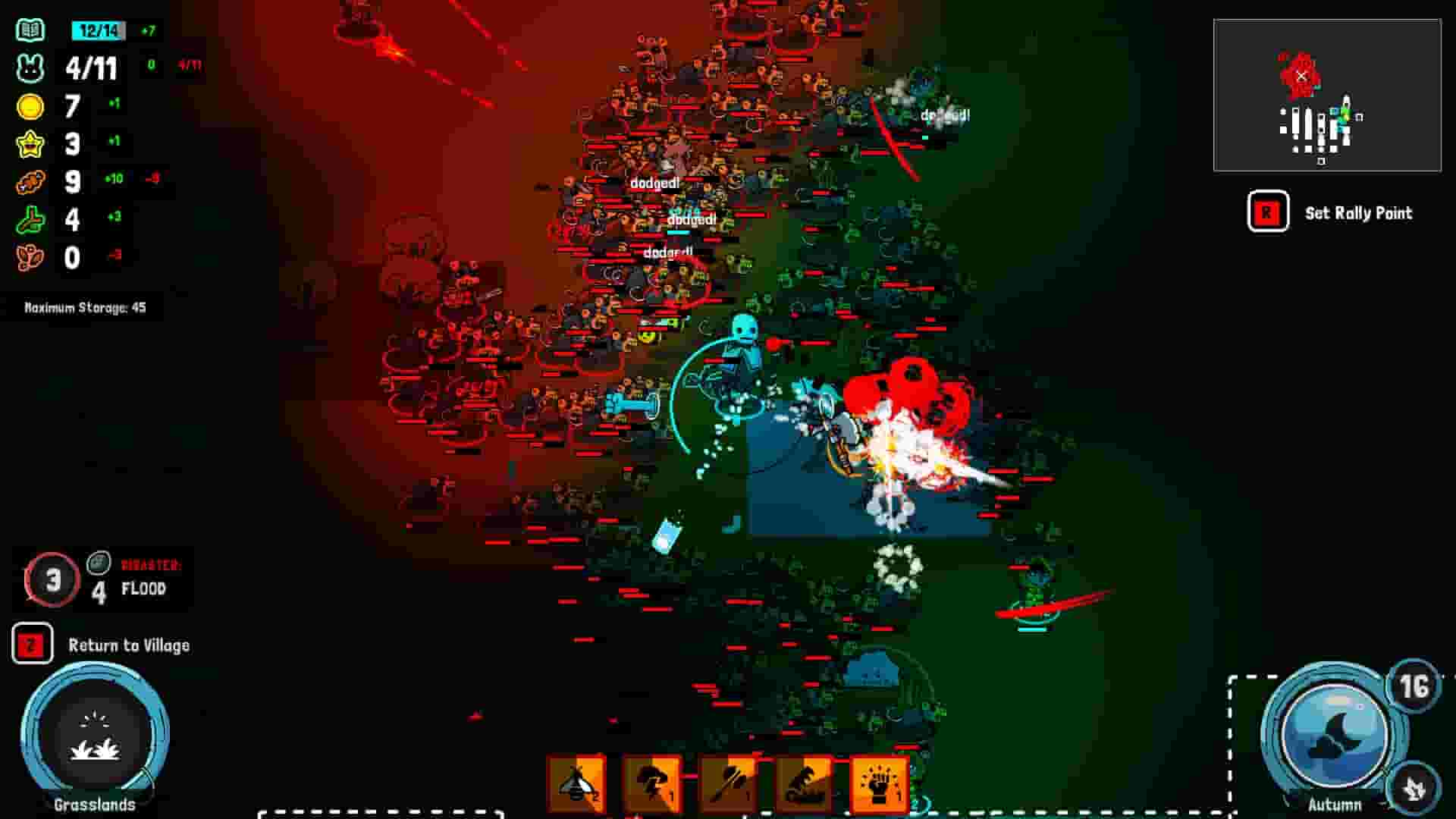The width and height of the screenshot is (1456, 819).
Task: Click the rabbit population icon
Action: point(29,68)
